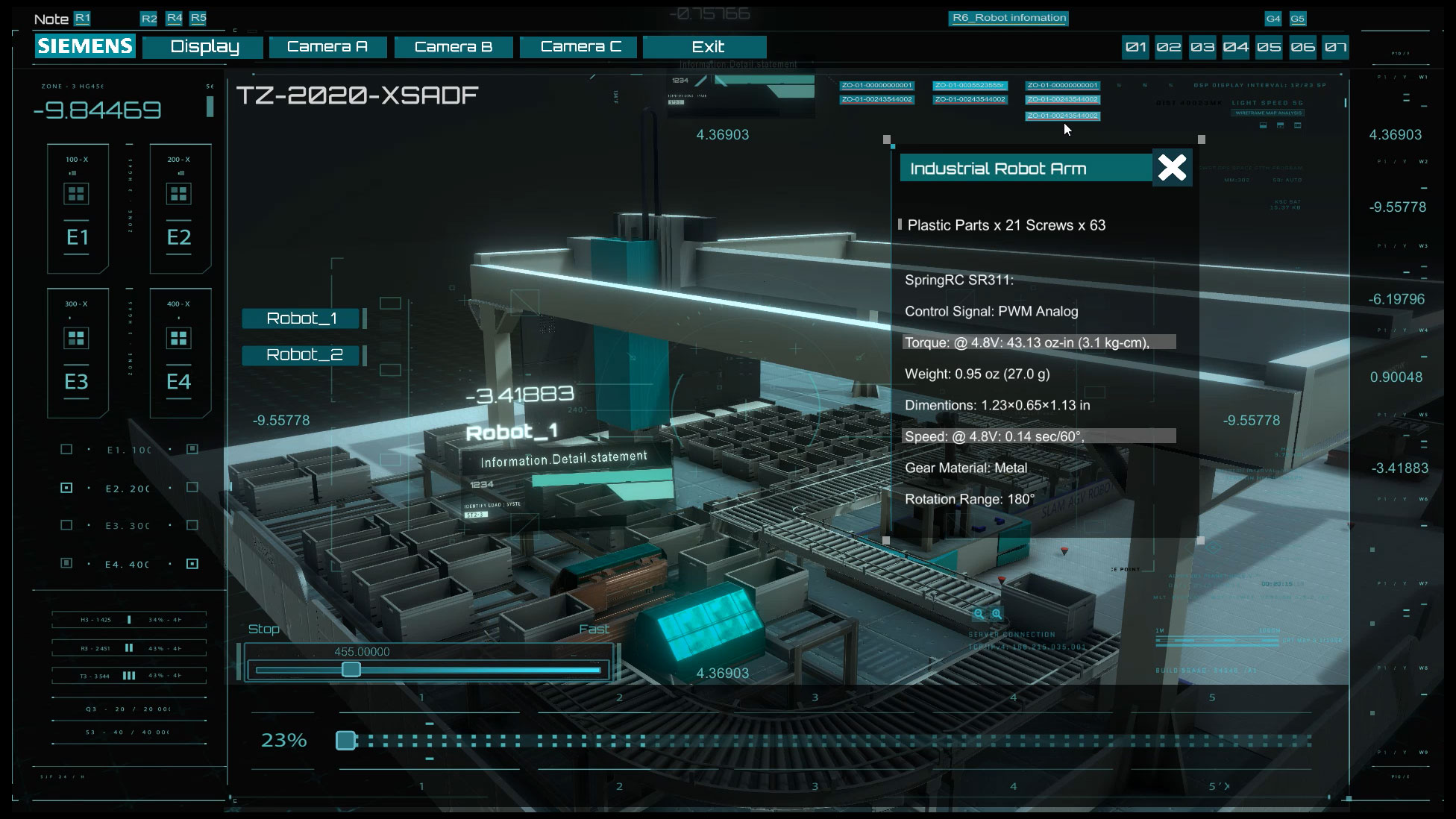Select preset number 01
Viewport: 1456px width, 819px height.
pos(1136,48)
